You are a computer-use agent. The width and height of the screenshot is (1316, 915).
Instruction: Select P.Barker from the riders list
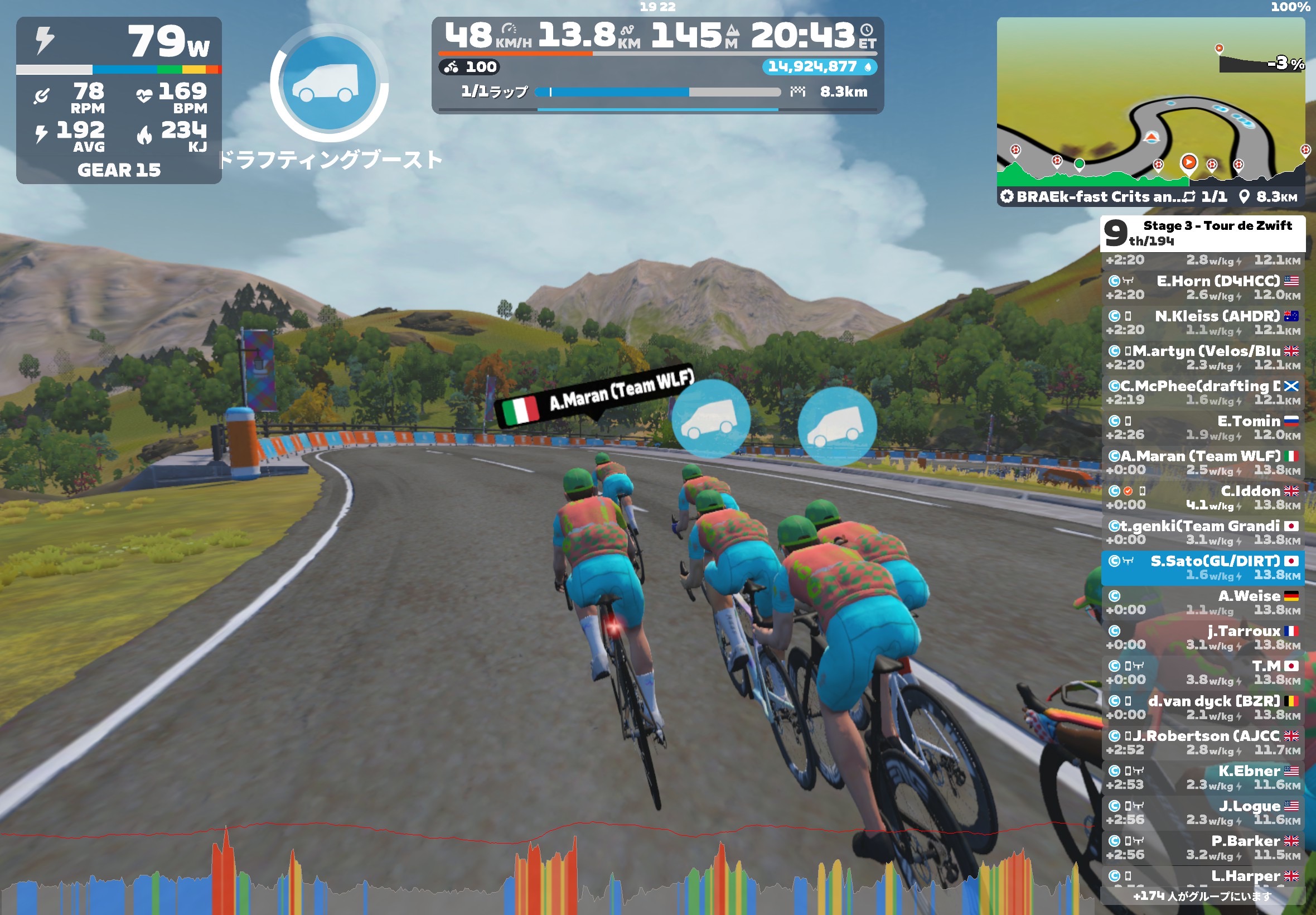1202,847
